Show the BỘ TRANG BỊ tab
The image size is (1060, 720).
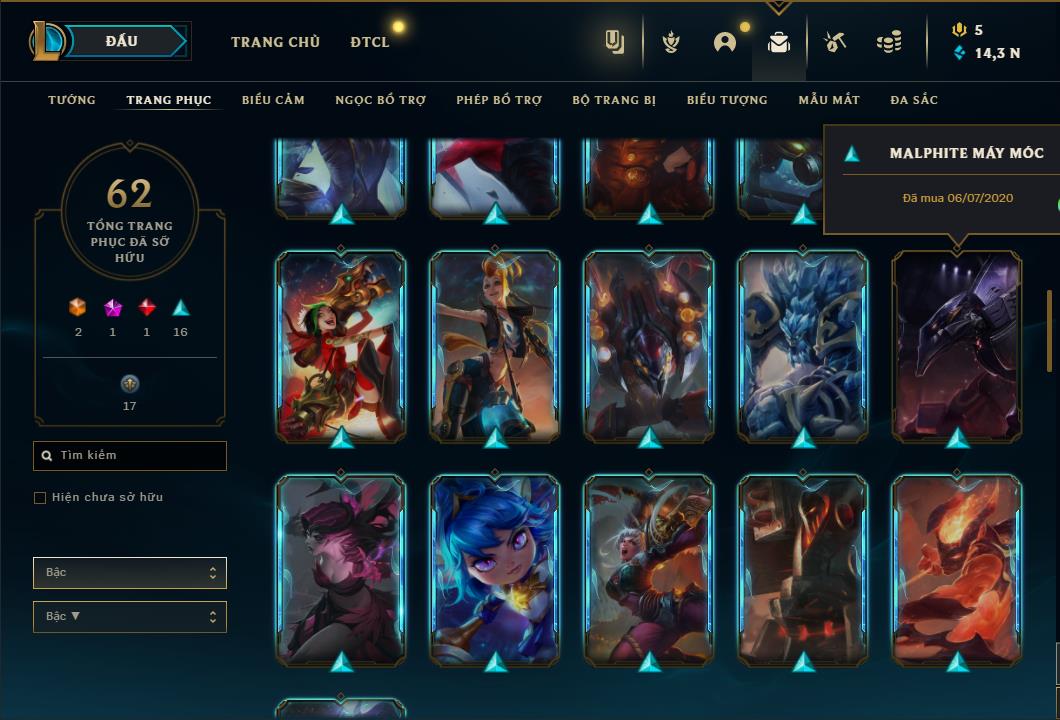614,100
